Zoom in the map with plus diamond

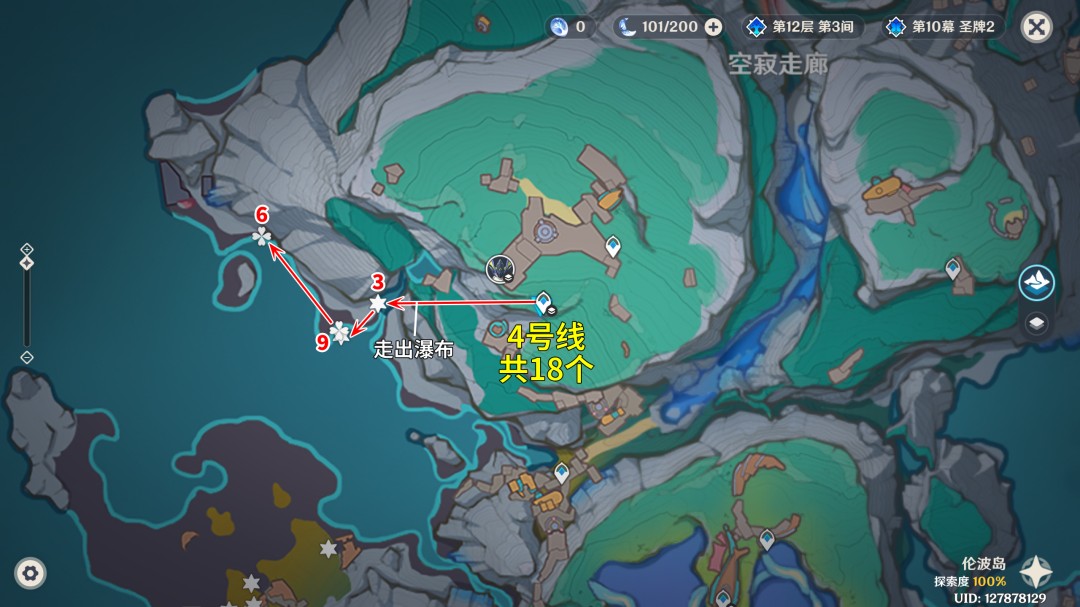pos(27,249)
